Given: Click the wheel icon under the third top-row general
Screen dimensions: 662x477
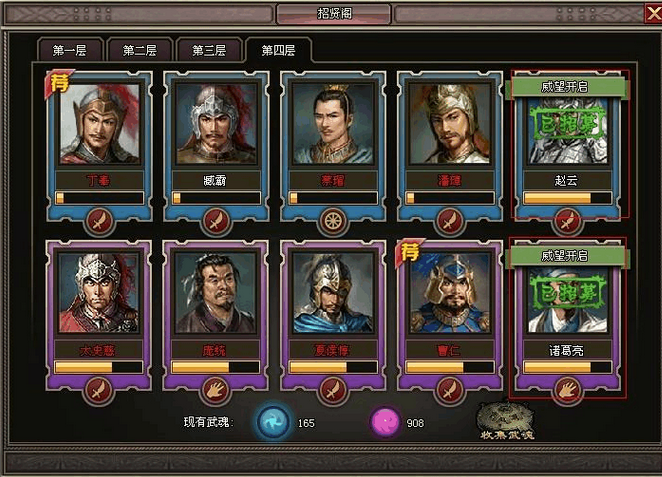Looking at the screenshot, I should pos(333,219).
